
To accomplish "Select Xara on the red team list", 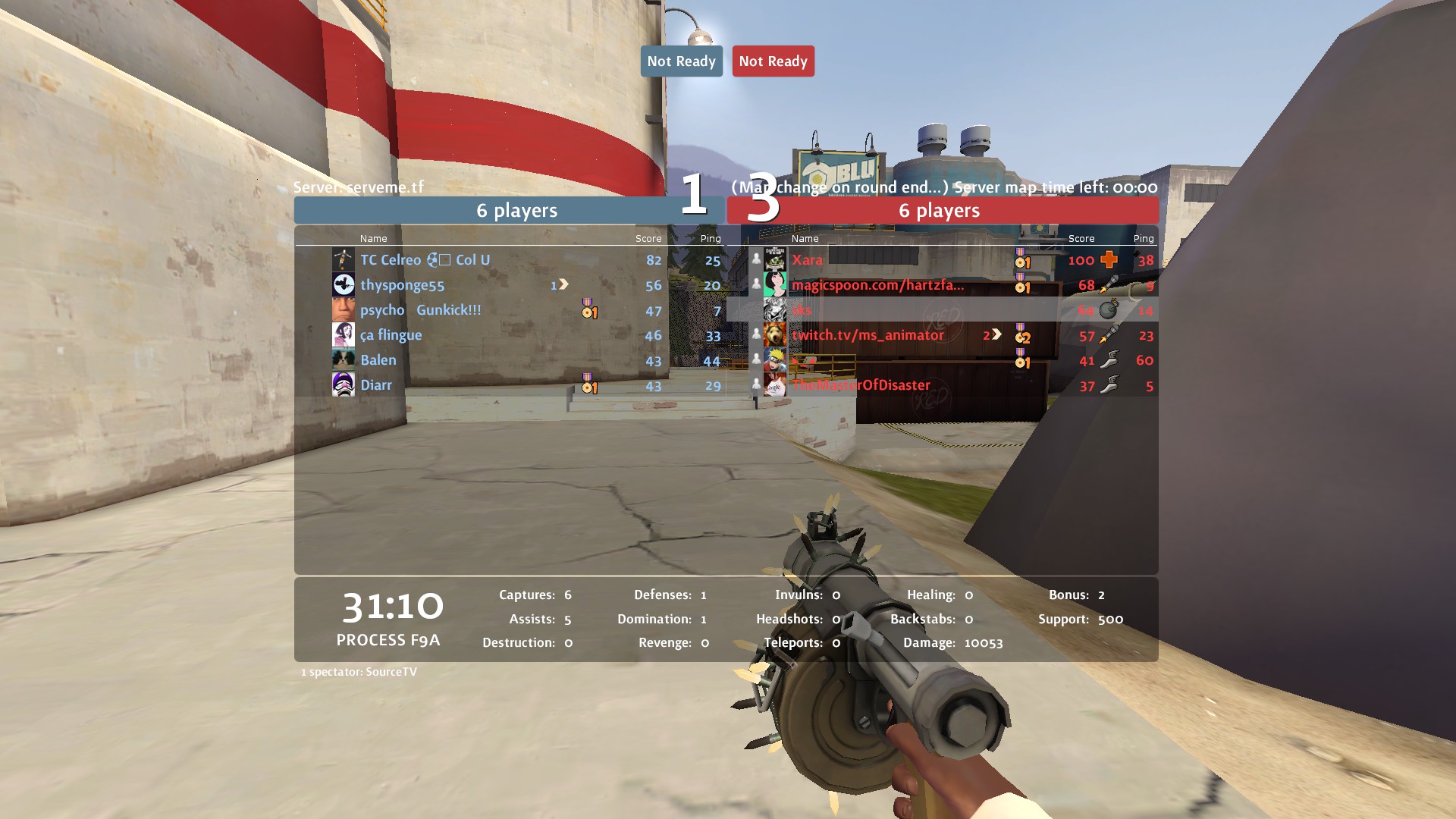I will click(807, 260).
